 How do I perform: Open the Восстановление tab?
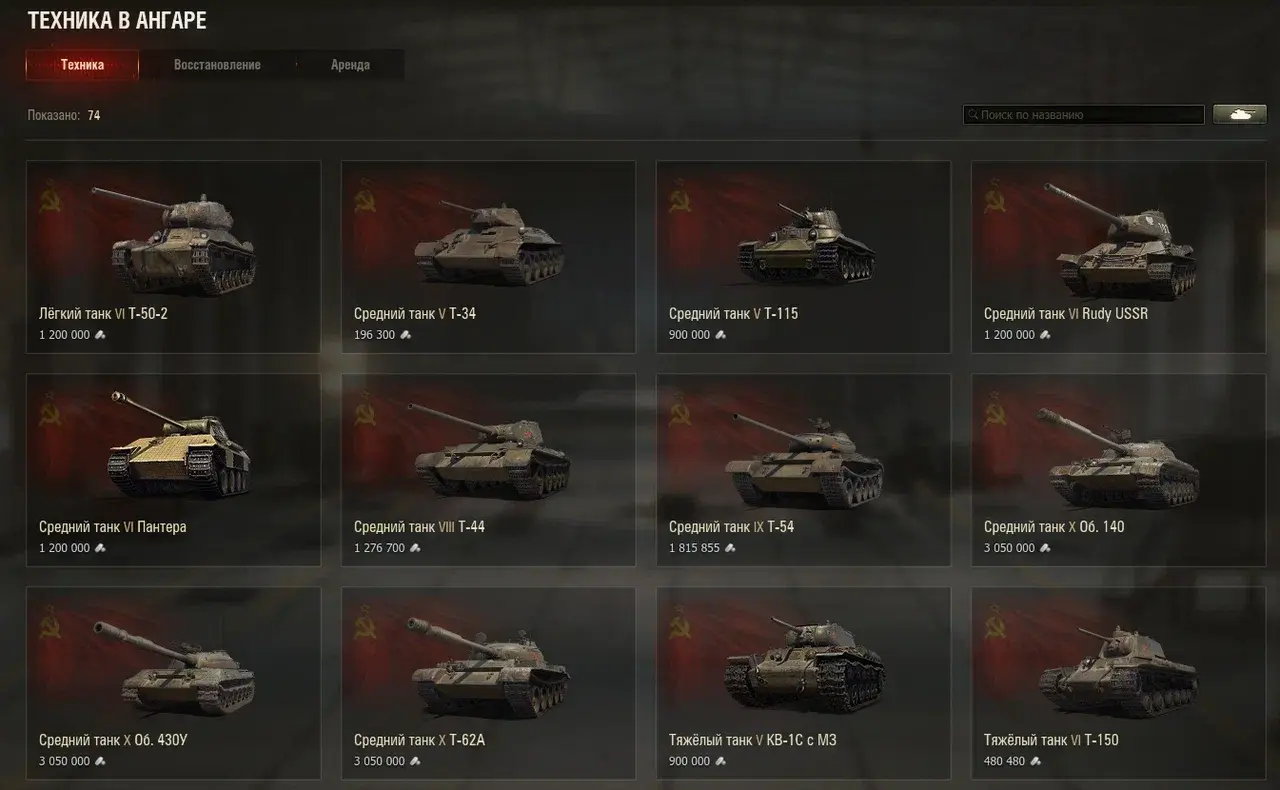coord(217,65)
